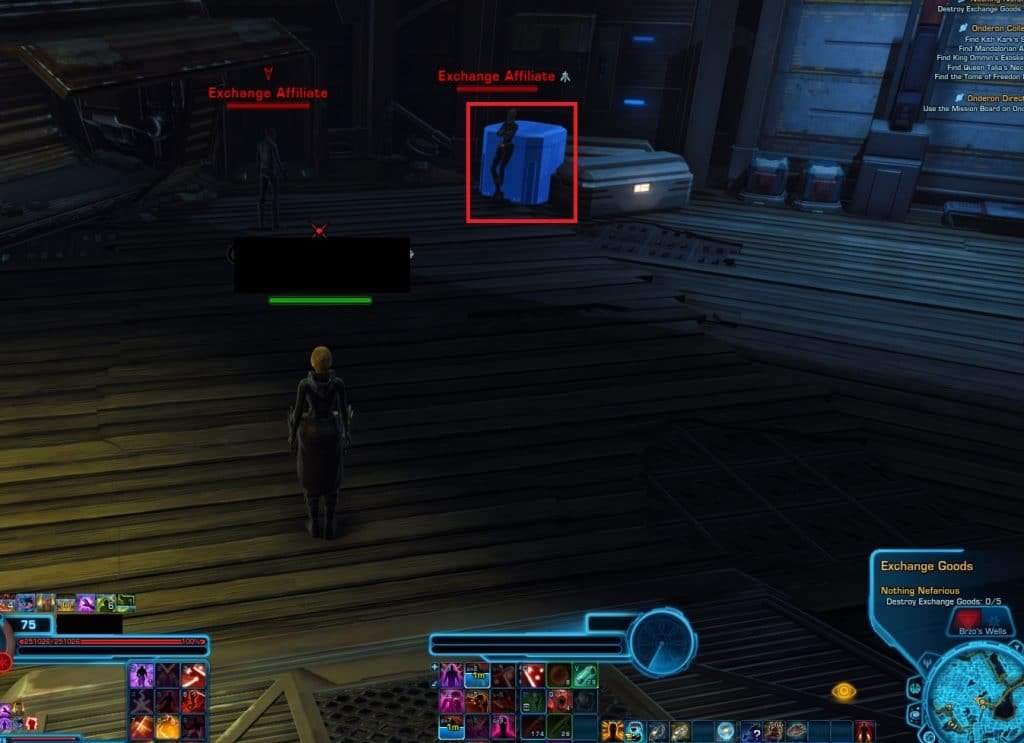The width and height of the screenshot is (1024, 743).
Task: Click the plus button beside the center hotbar
Action: pyautogui.click(x=433, y=665)
